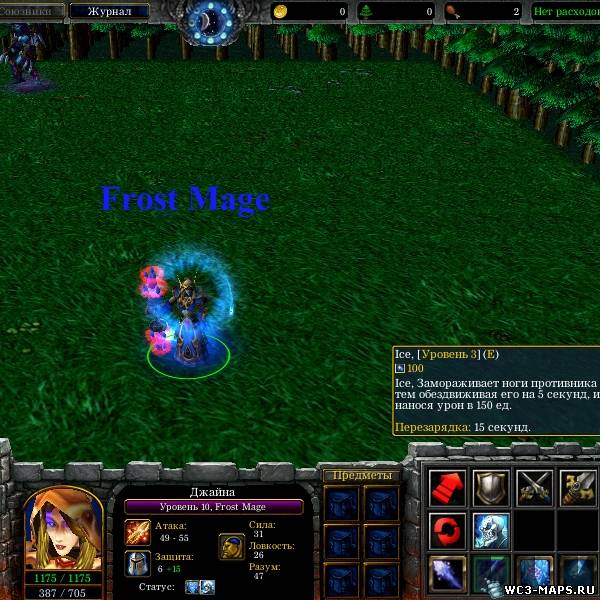Click the lumber tree resource icon
Screen dimensions: 600x600
tap(366, 12)
